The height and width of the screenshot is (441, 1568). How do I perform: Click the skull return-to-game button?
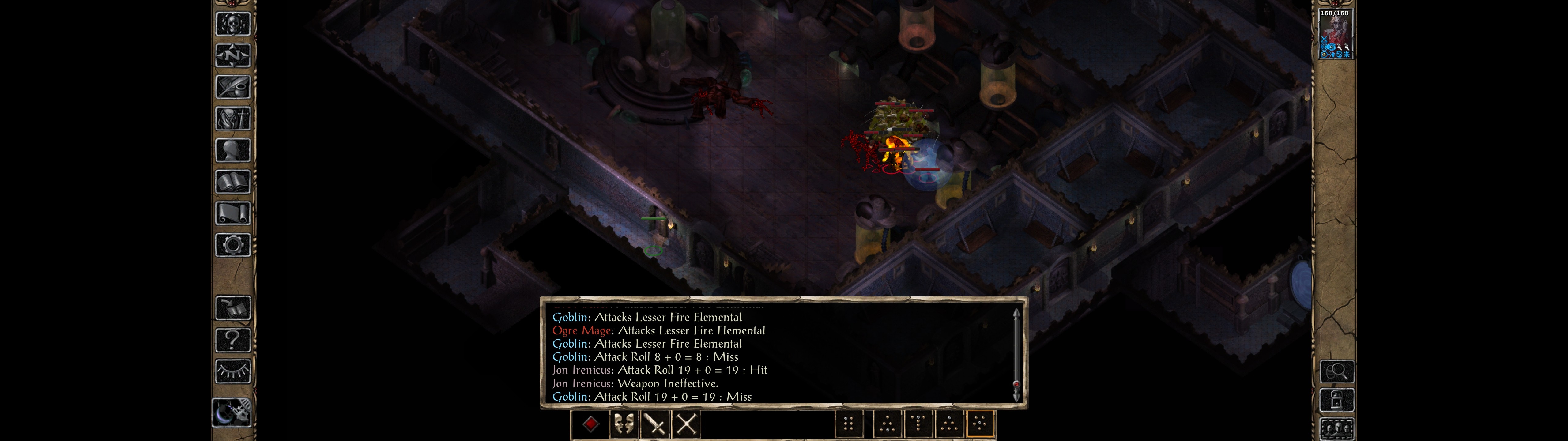(x=232, y=24)
